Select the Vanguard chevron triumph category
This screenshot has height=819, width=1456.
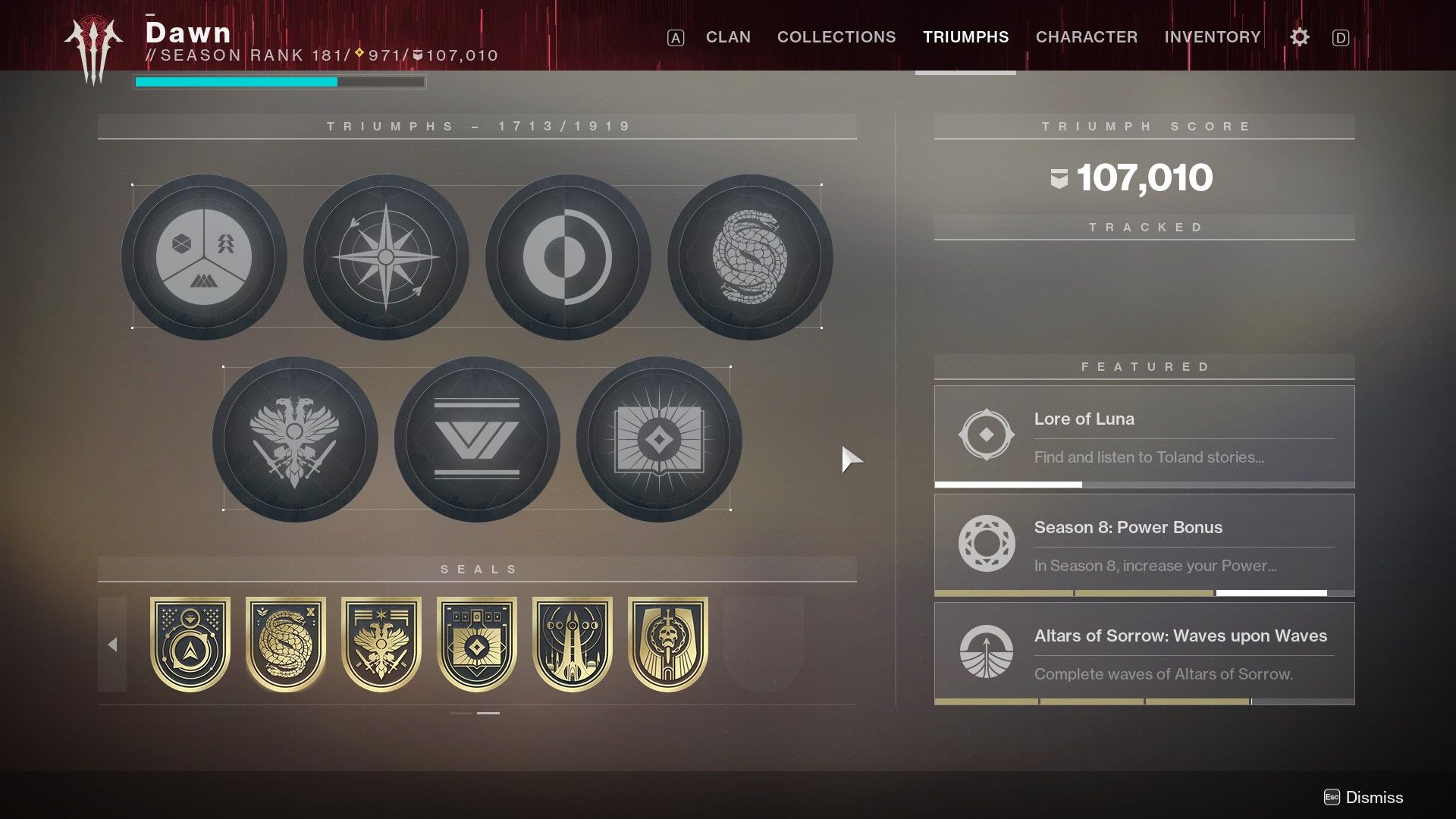(476, 438)
